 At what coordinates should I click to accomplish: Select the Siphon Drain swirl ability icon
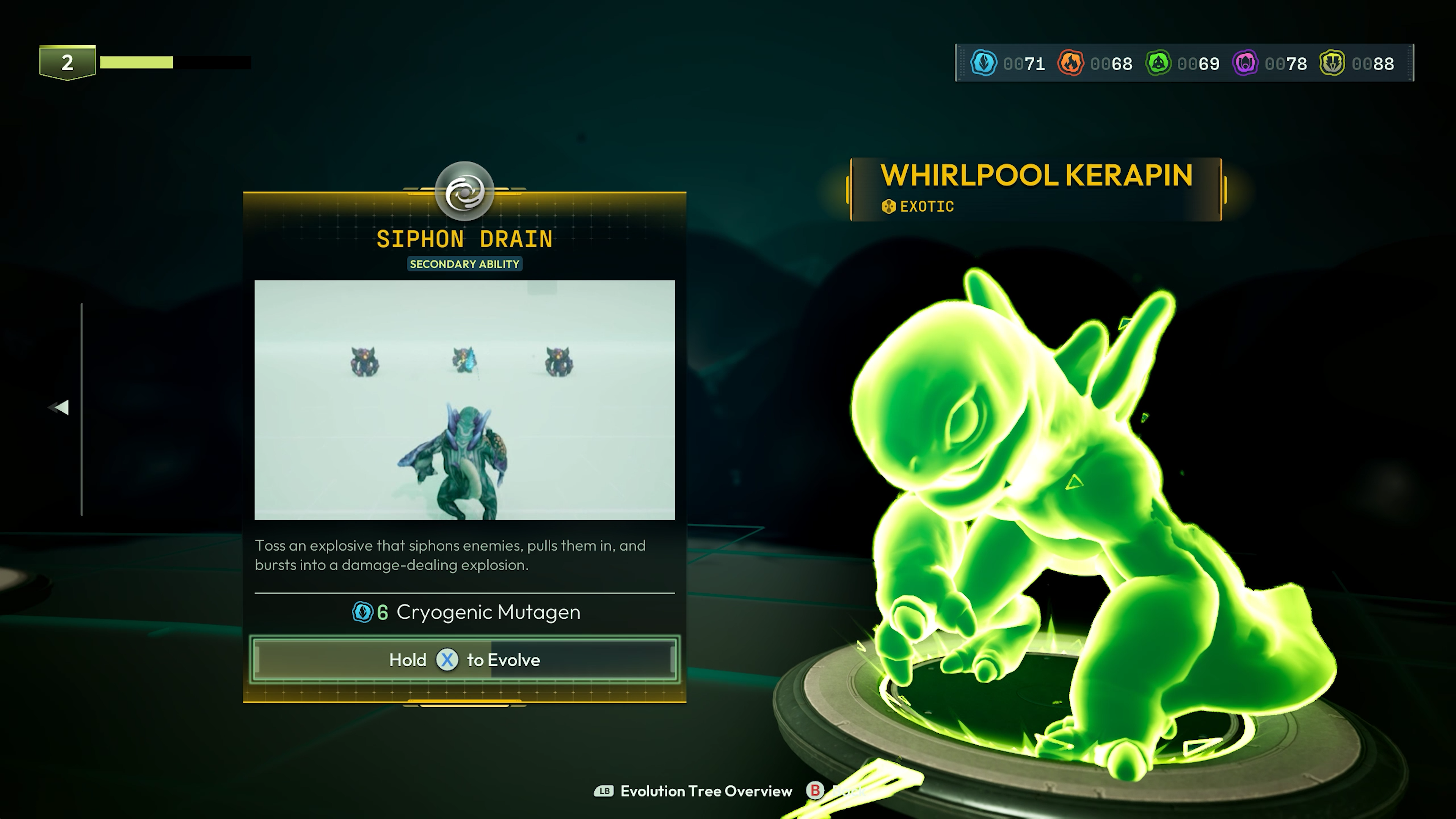pyautogui.click(x=464, y=192)
